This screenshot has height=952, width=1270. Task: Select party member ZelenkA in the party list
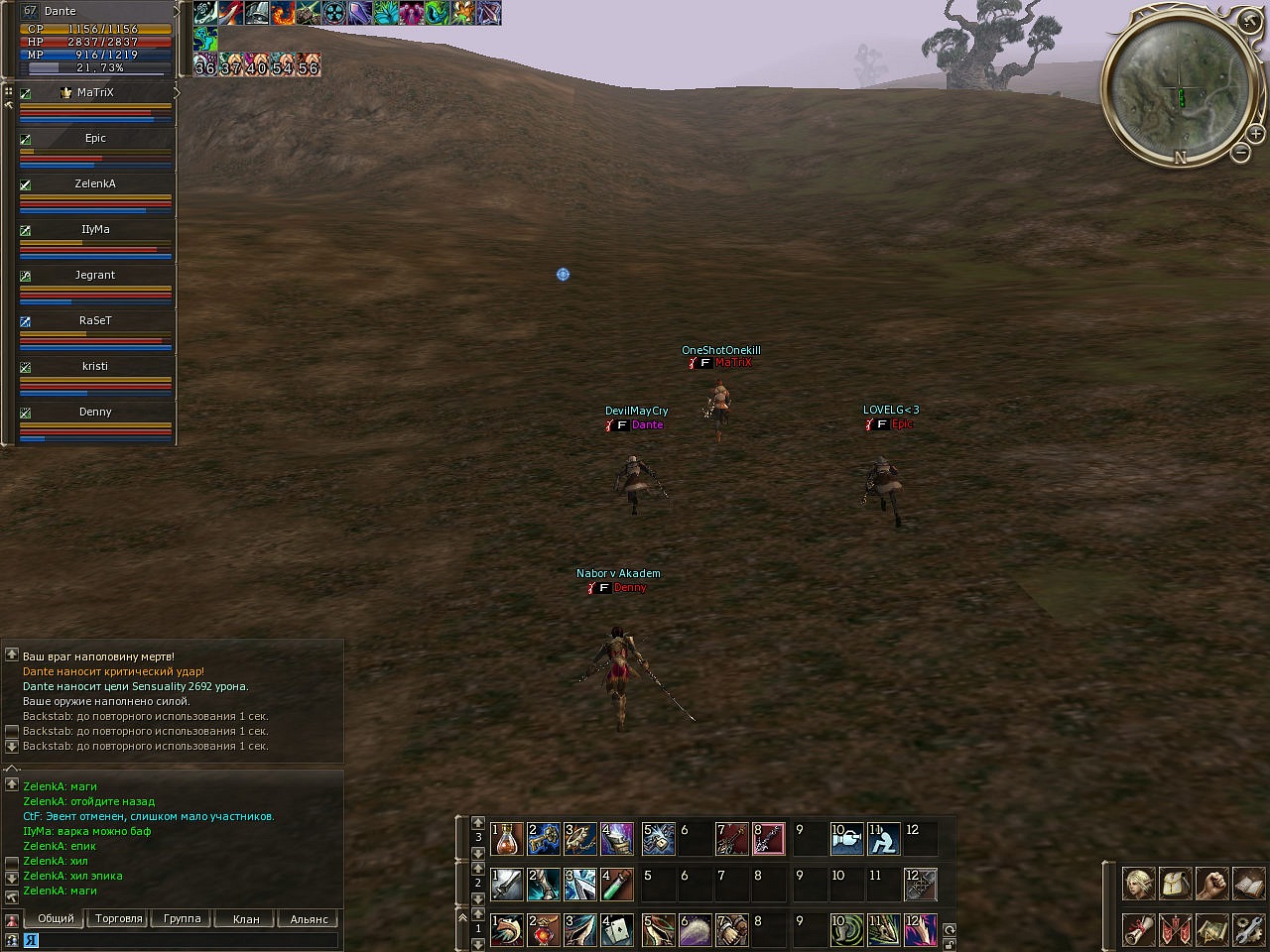click(95, 184)
